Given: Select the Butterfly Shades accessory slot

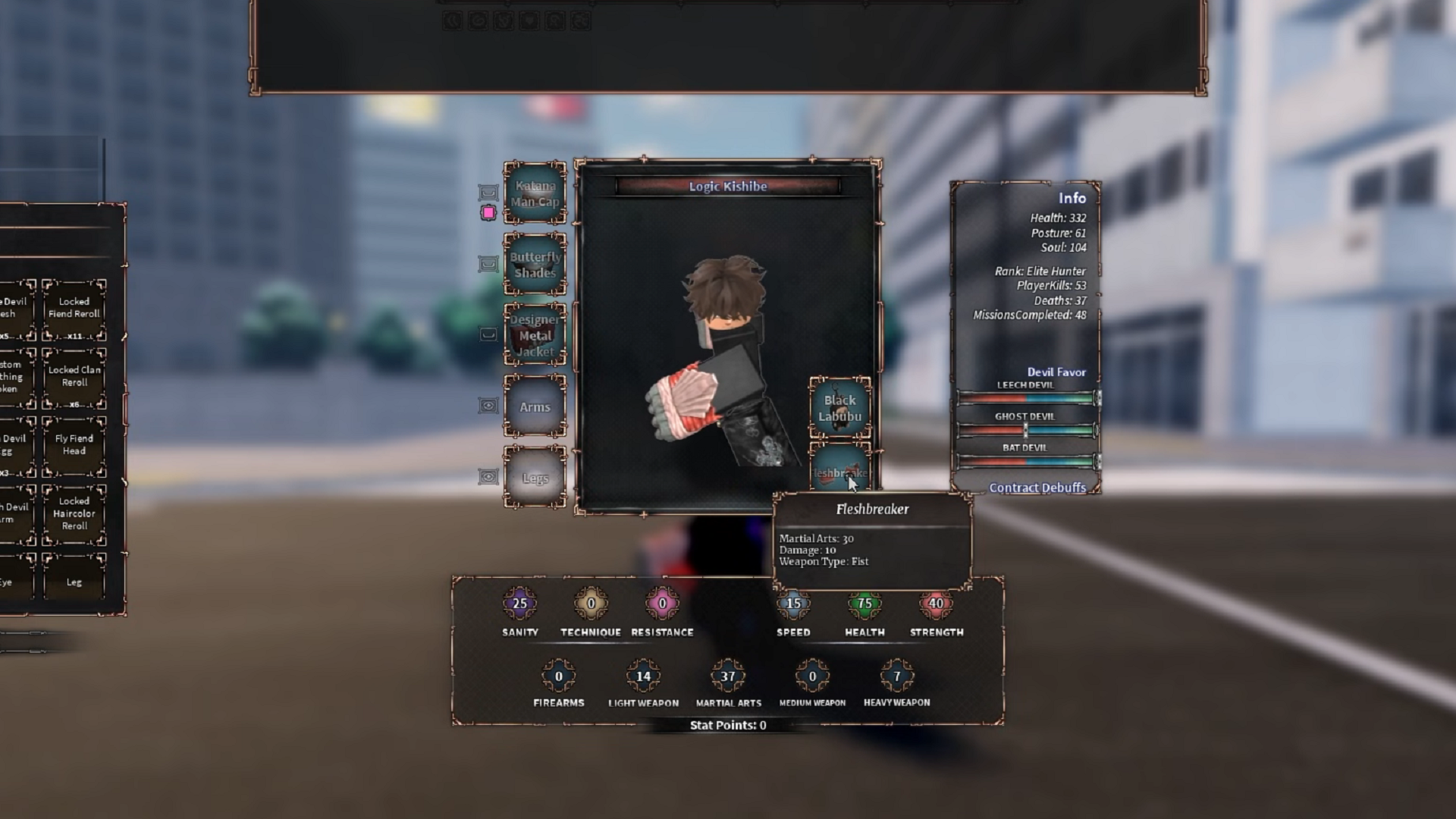Looking at the screenshot, I should click(535, 264).
